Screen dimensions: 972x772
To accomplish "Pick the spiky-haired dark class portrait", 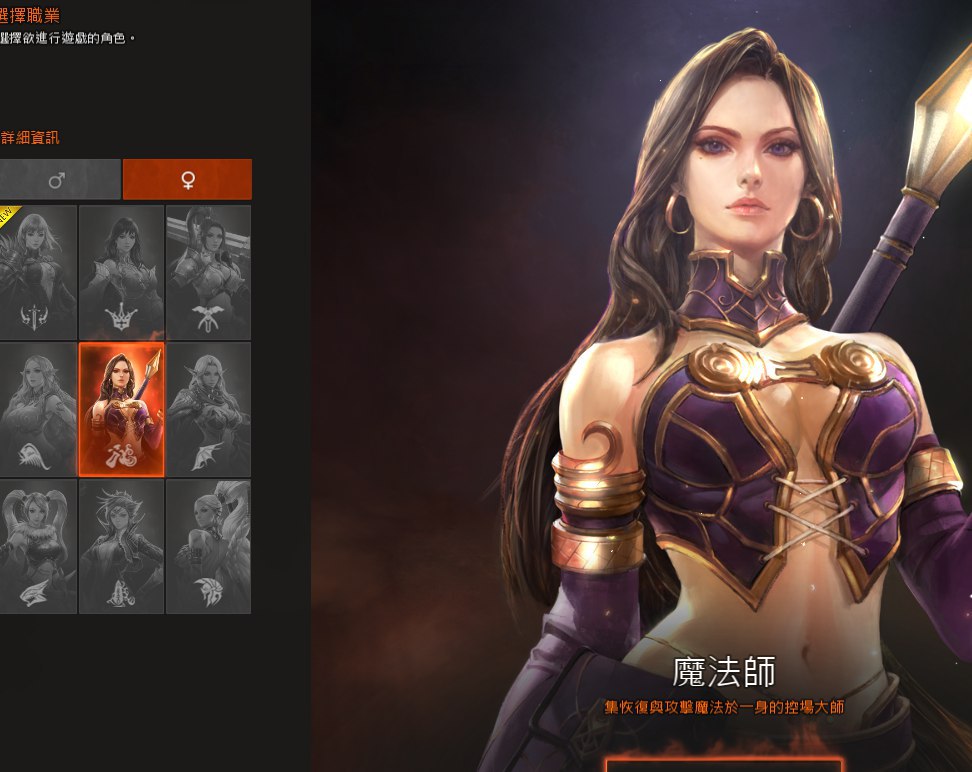I will (x=121, y=546).
